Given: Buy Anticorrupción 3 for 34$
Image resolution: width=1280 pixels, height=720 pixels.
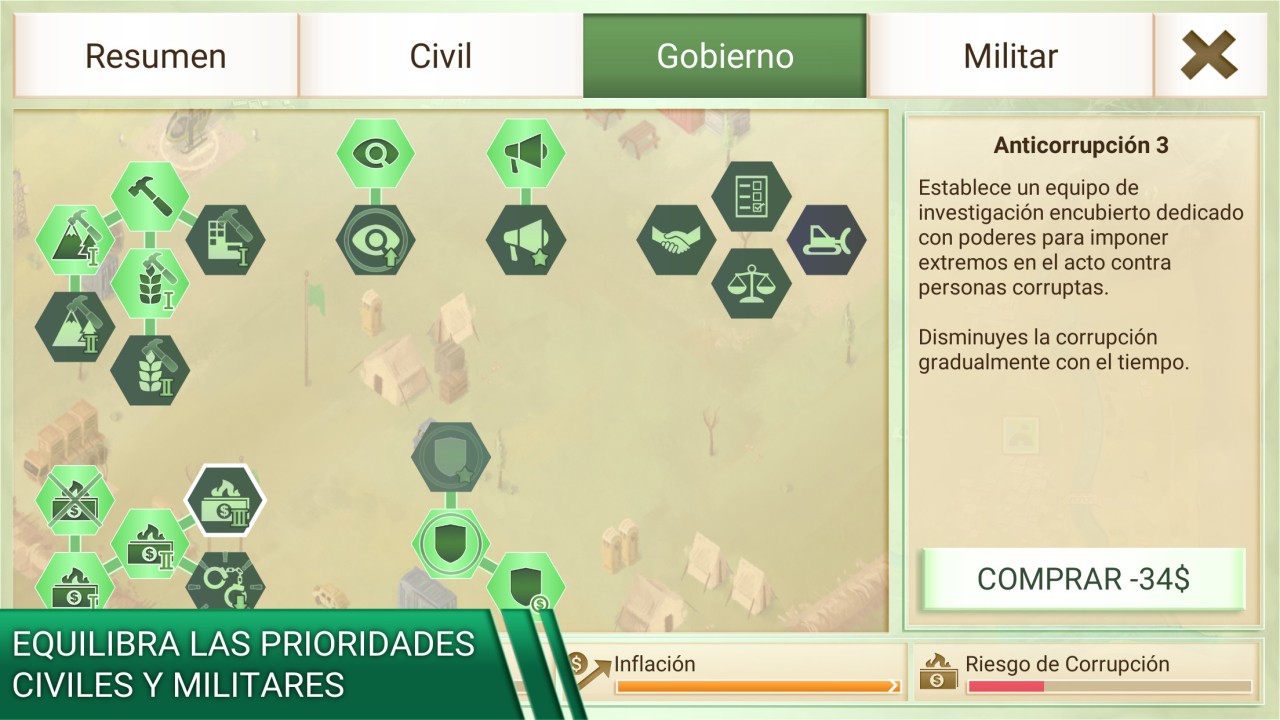Looking at the screenshot, I should coord(1083,579).
